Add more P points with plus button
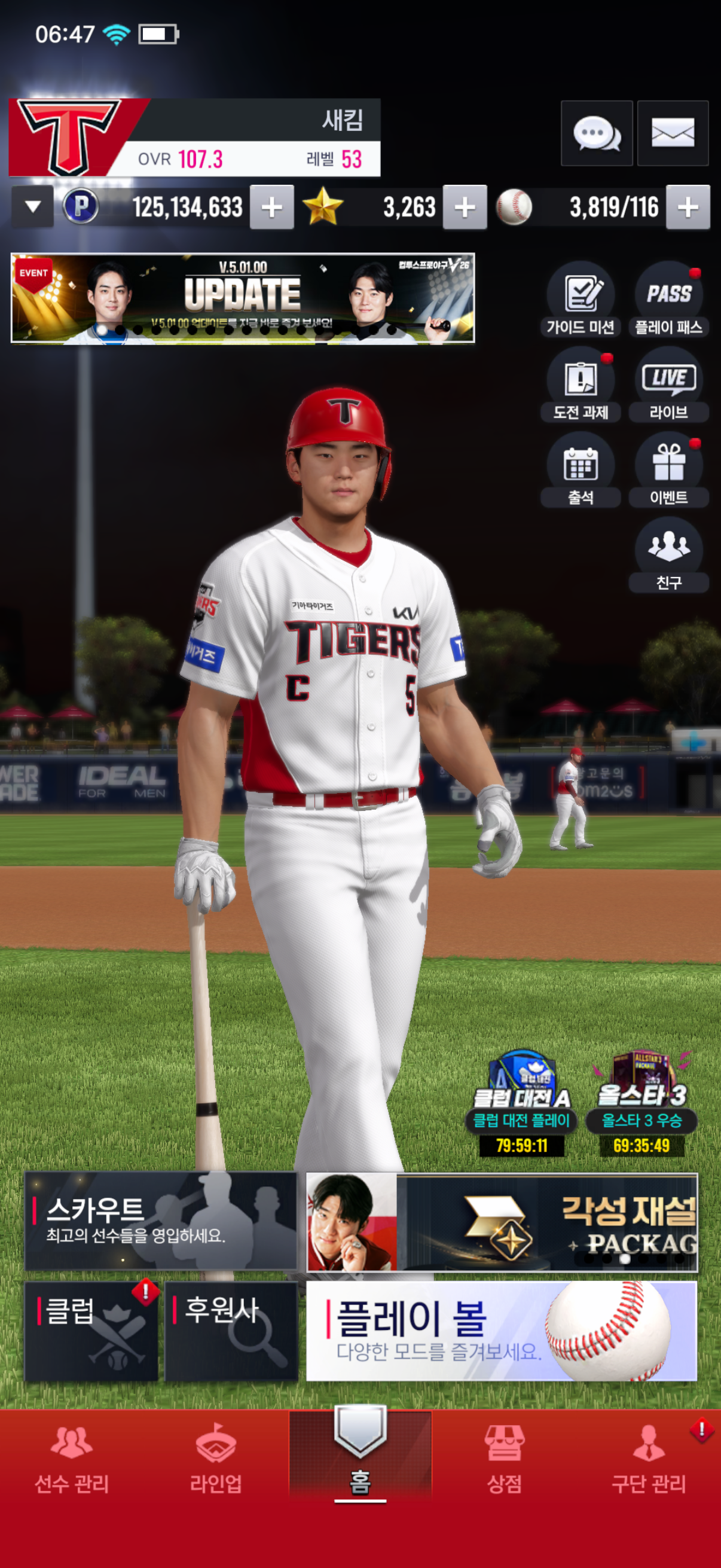This screenshot has height=1568, width=721. click(x=271, y=207)
